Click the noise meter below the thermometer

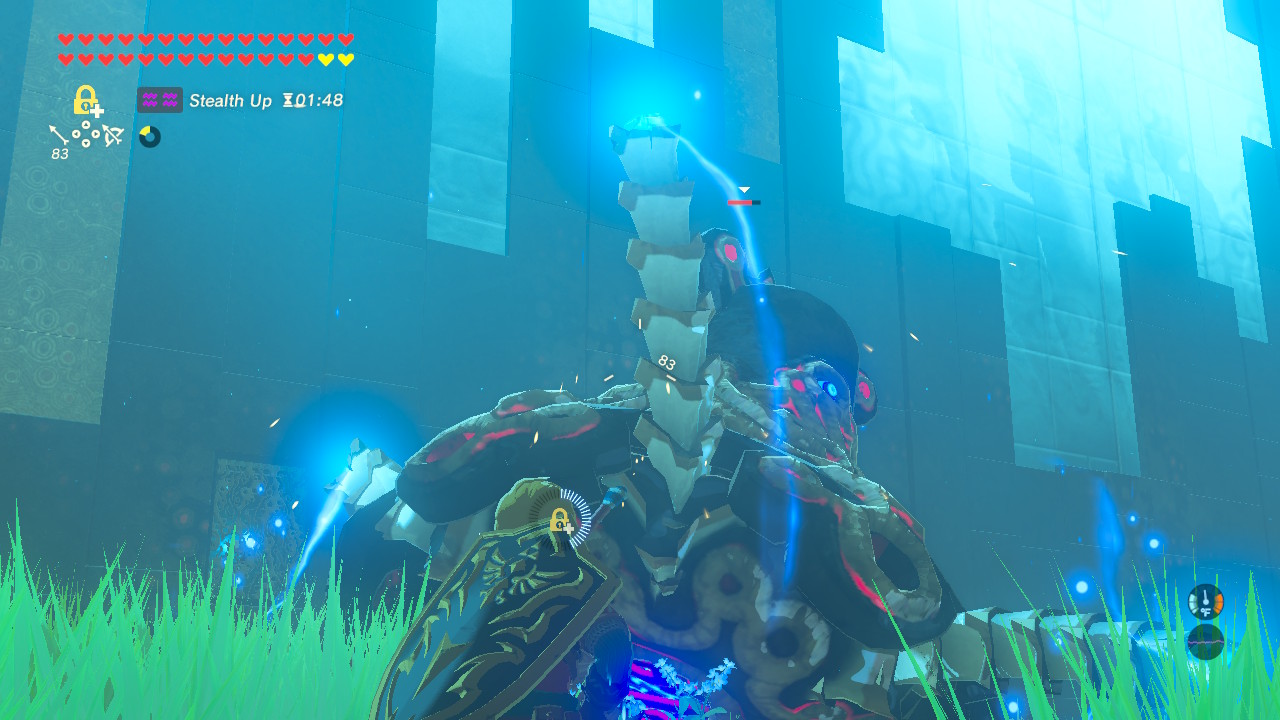pos(1205,641)
